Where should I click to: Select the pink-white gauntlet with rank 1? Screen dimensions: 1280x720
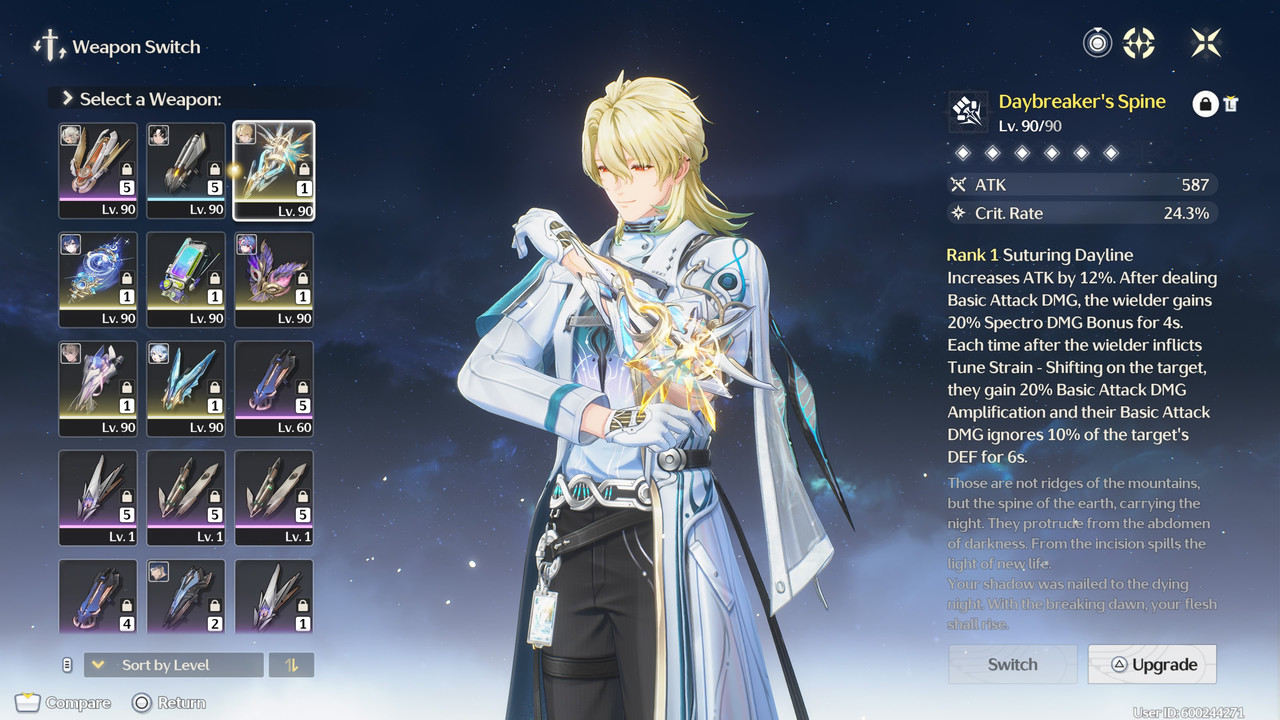[98, 389]
